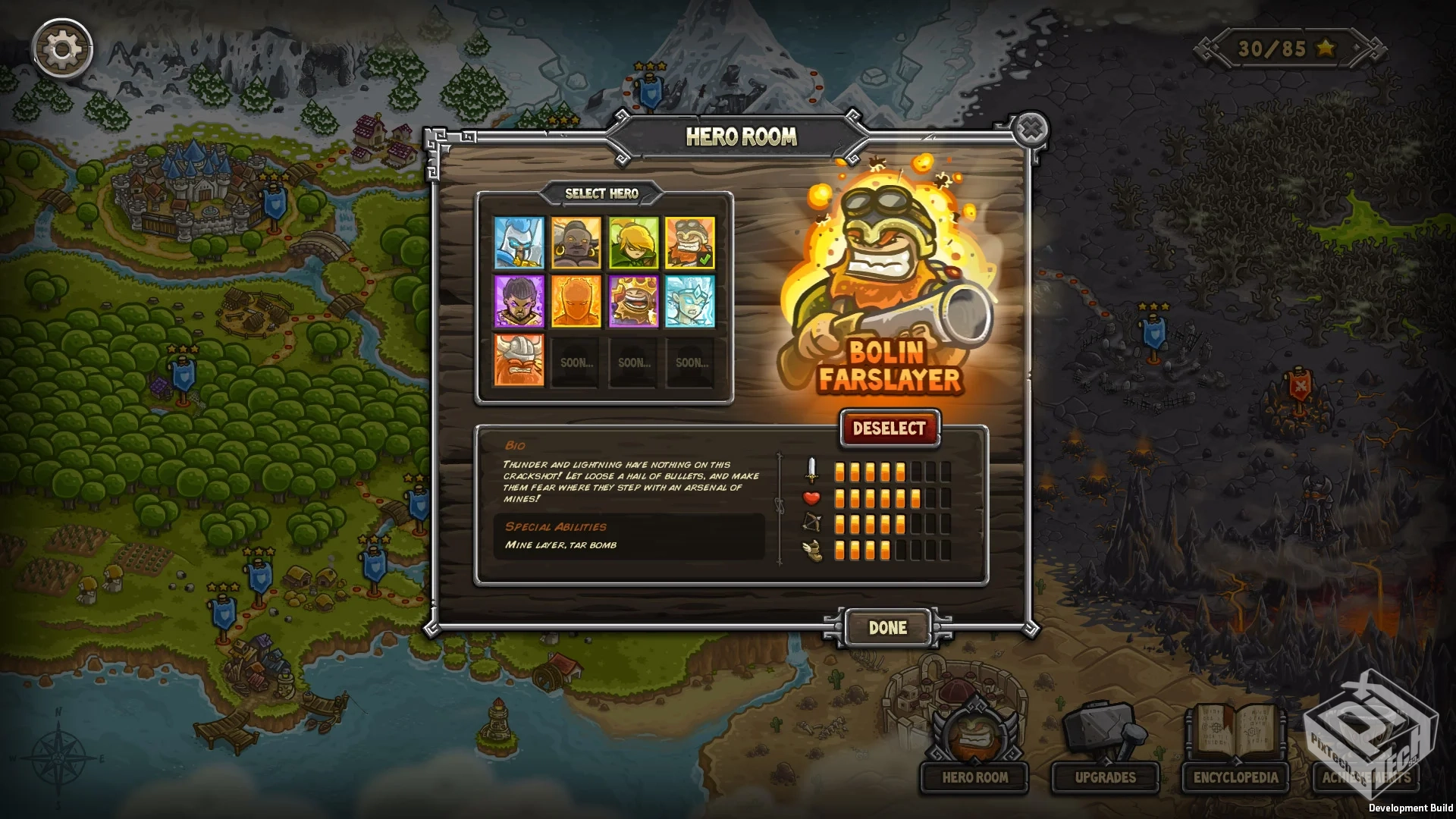Image resolution: width=1456 pixels, height=819 pixels.
Task: Select the orange viking hero portrait
Action: 519,362
